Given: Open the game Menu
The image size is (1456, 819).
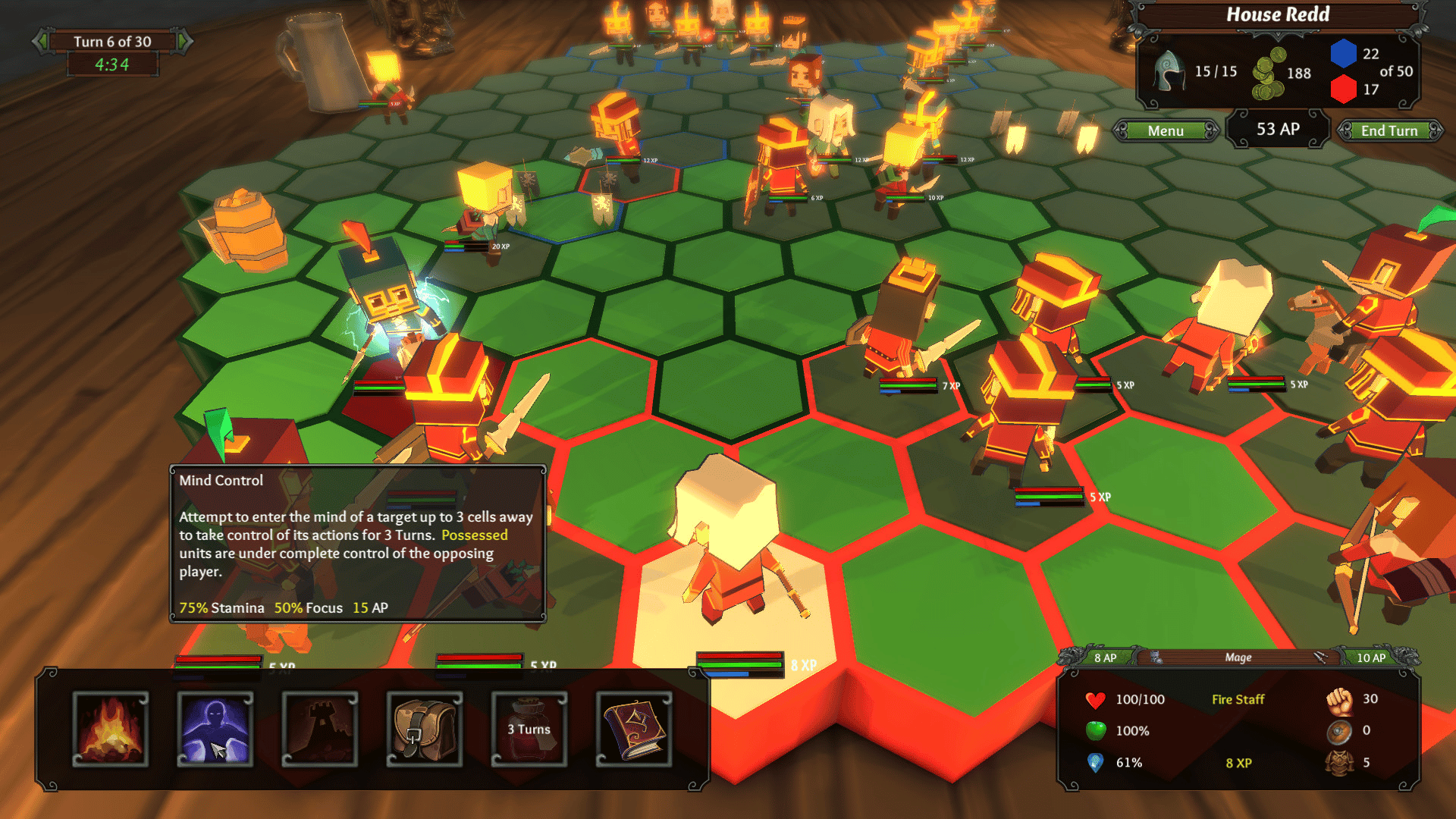Looking at the screenshot, I should pyautogui.click(x=1165, y=131).
